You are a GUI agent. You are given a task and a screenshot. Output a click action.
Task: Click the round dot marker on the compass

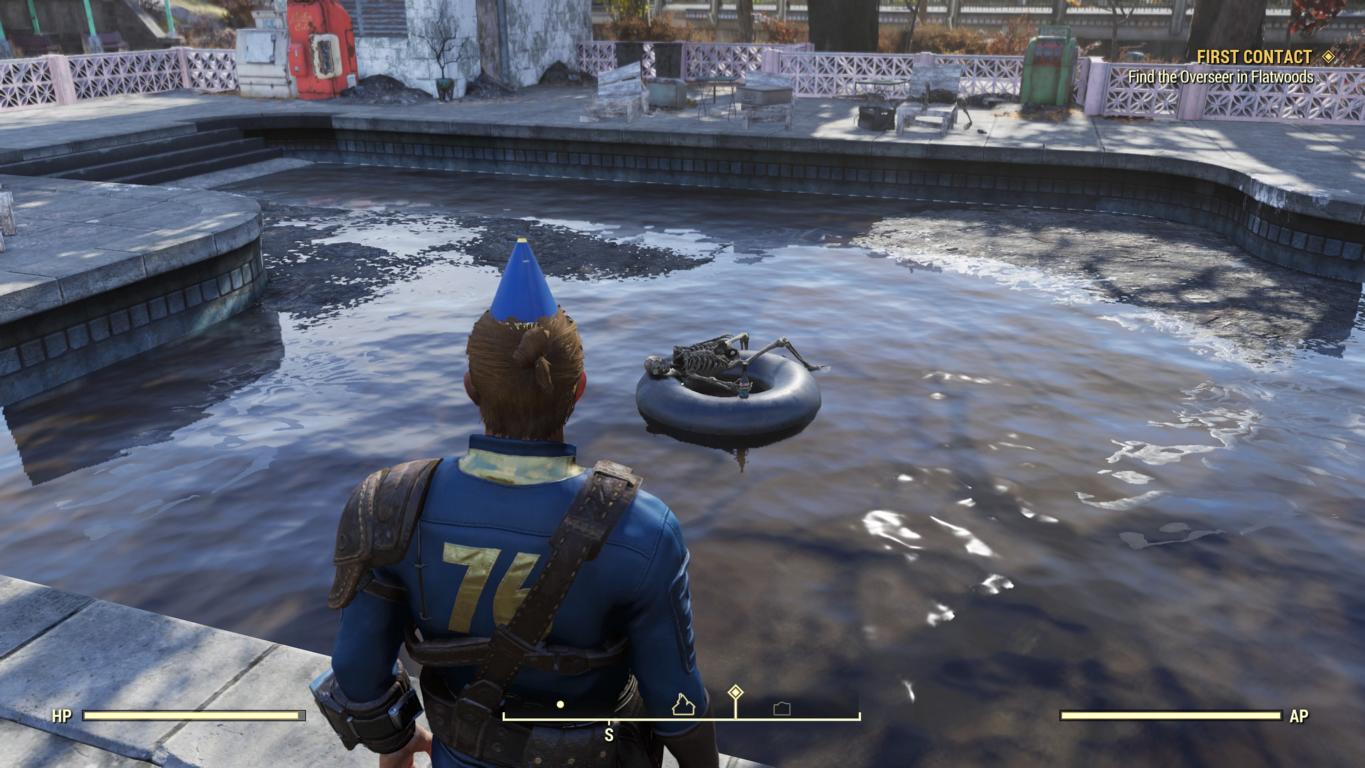560,704
